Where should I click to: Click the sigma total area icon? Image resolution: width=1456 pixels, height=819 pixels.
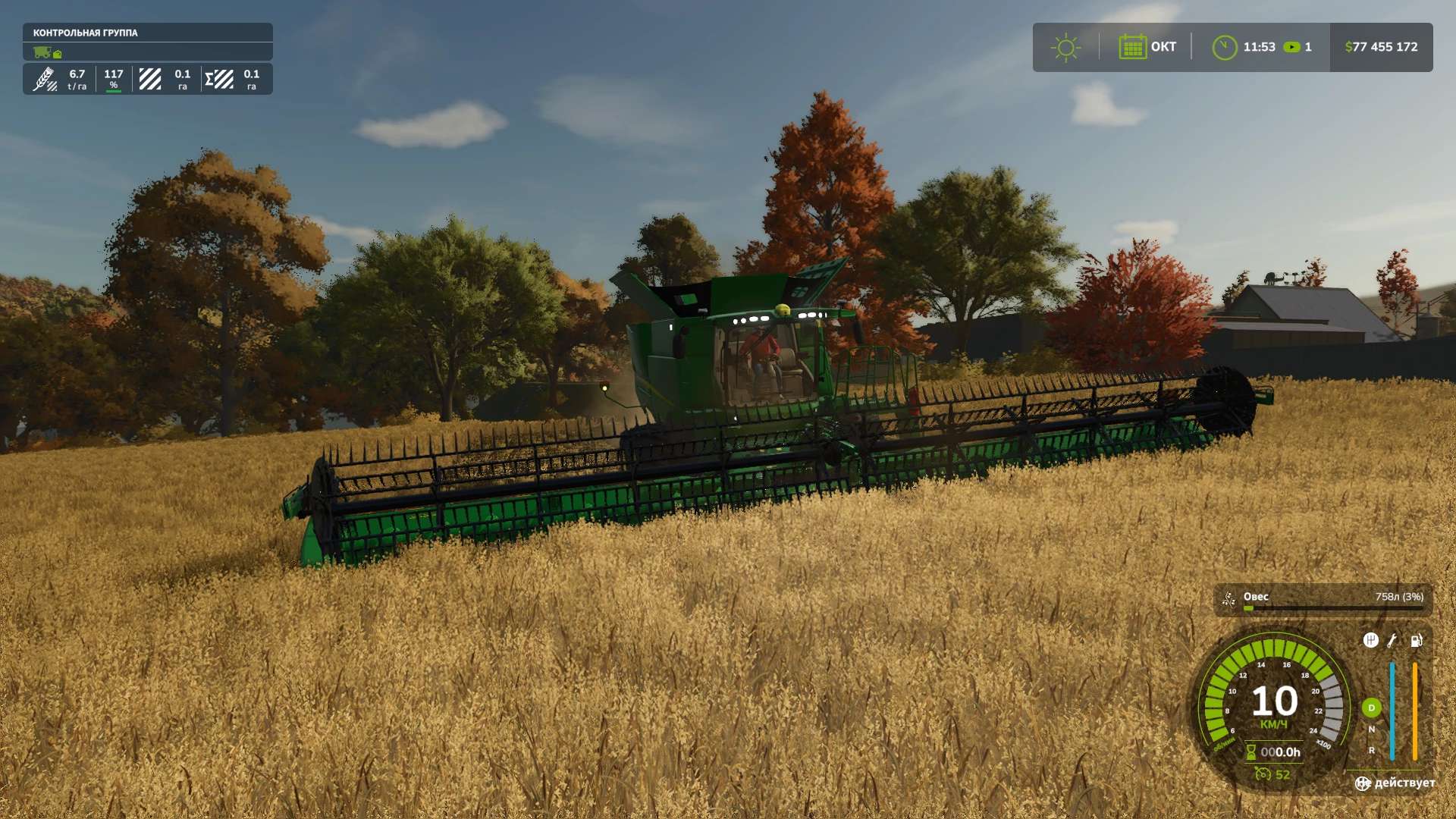pos(219,79)
